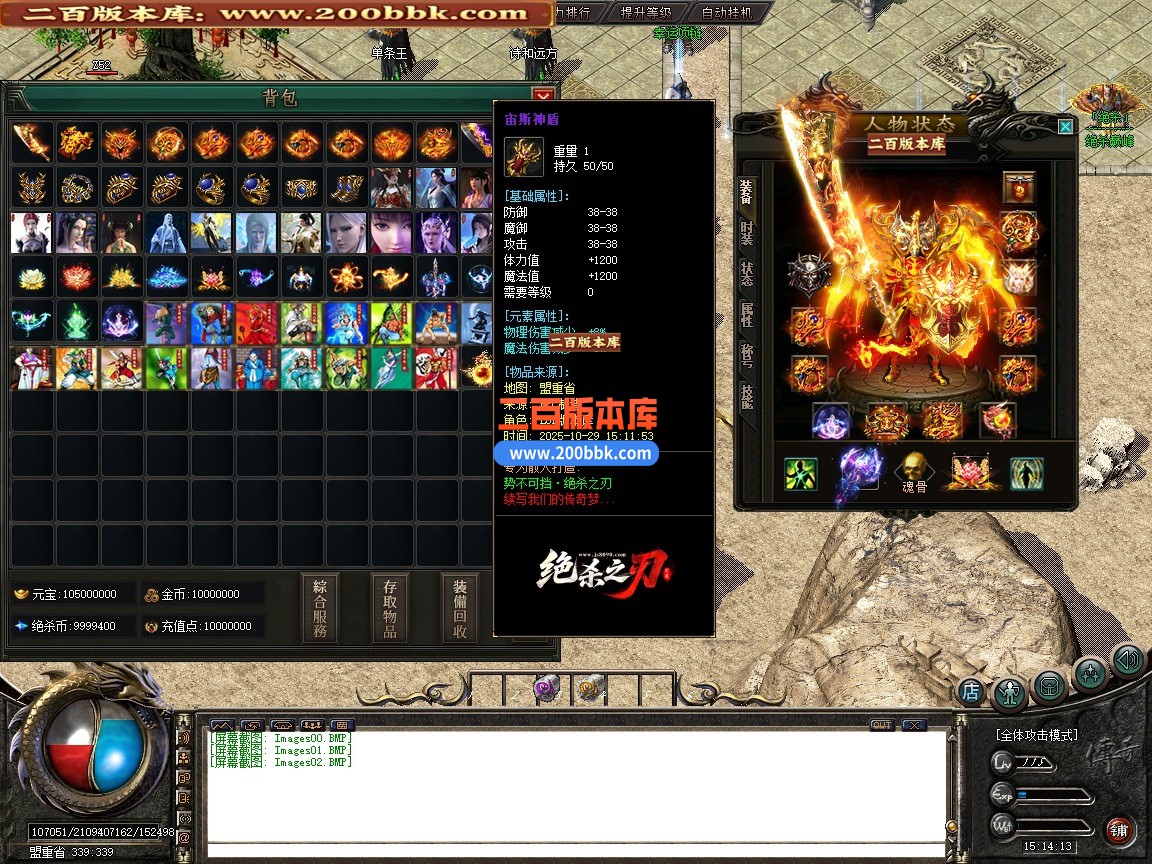Click the purple scroll in quick slot

click(x=547, y=686)
